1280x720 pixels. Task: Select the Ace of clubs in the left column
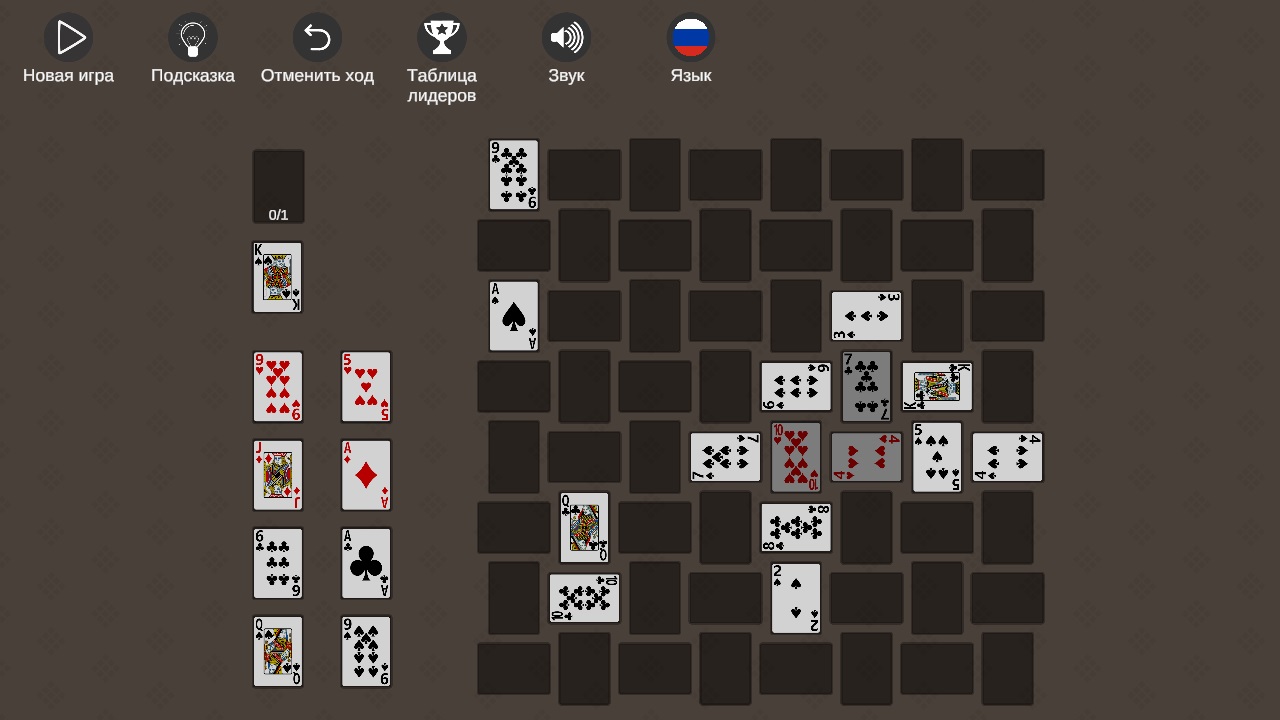click(x=366, y=563)
